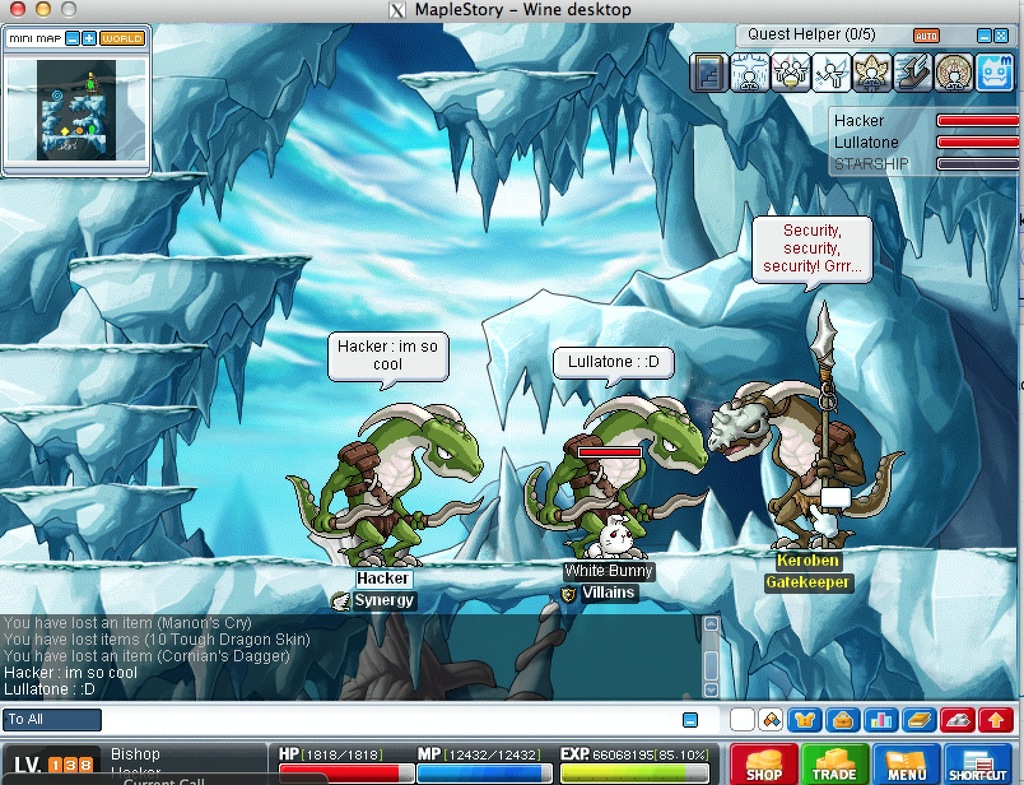Click the minimap's plus button
The width and height of the screenshot is (1024, 785).
point(89,38)
